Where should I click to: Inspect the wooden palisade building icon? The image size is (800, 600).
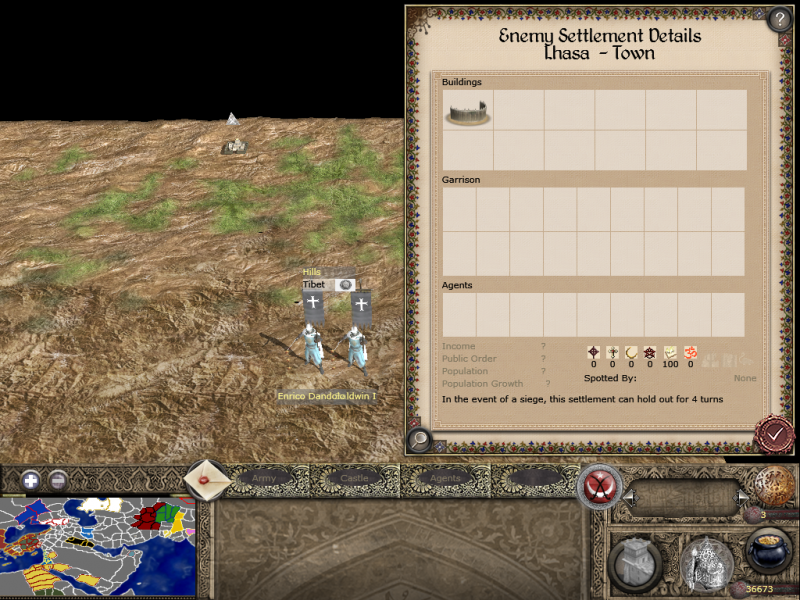pos(467,110)
